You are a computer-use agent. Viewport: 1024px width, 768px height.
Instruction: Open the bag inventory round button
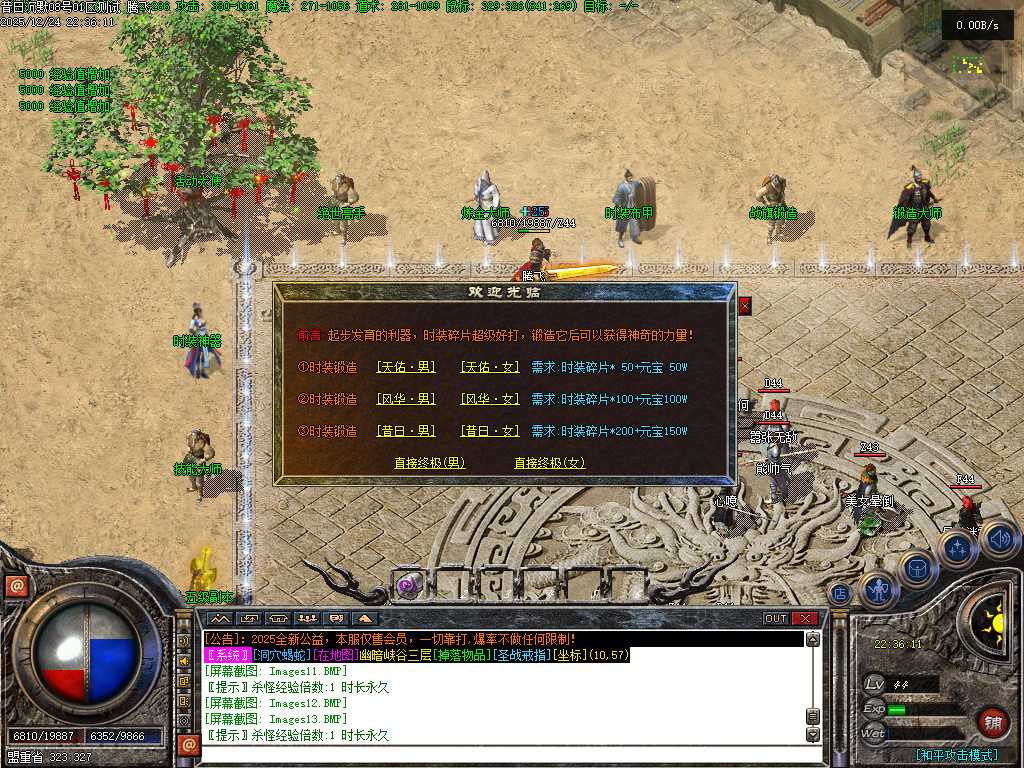click(916, 569)
